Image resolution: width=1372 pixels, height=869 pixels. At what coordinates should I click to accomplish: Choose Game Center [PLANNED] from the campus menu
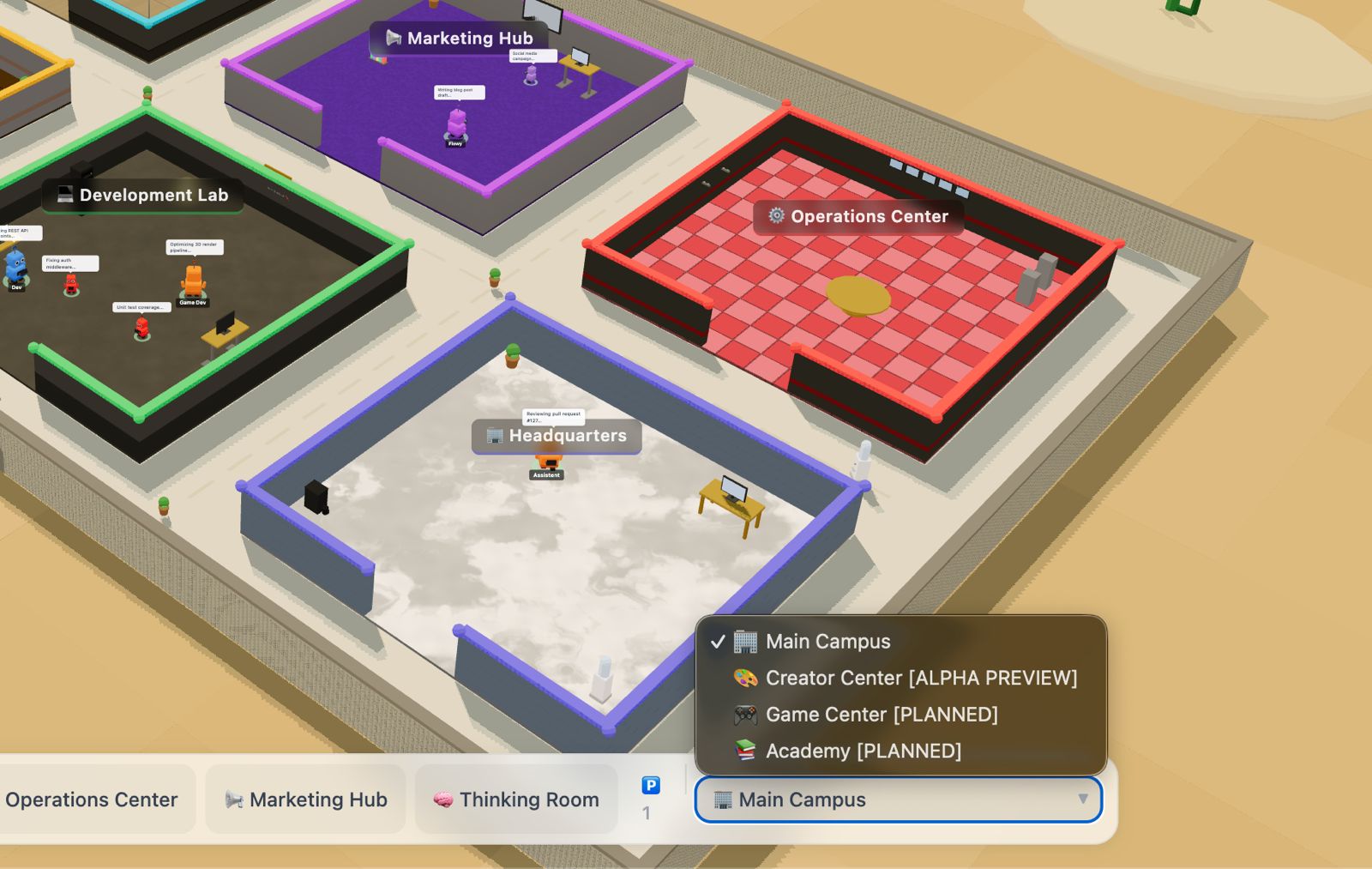tap(882, 714)
